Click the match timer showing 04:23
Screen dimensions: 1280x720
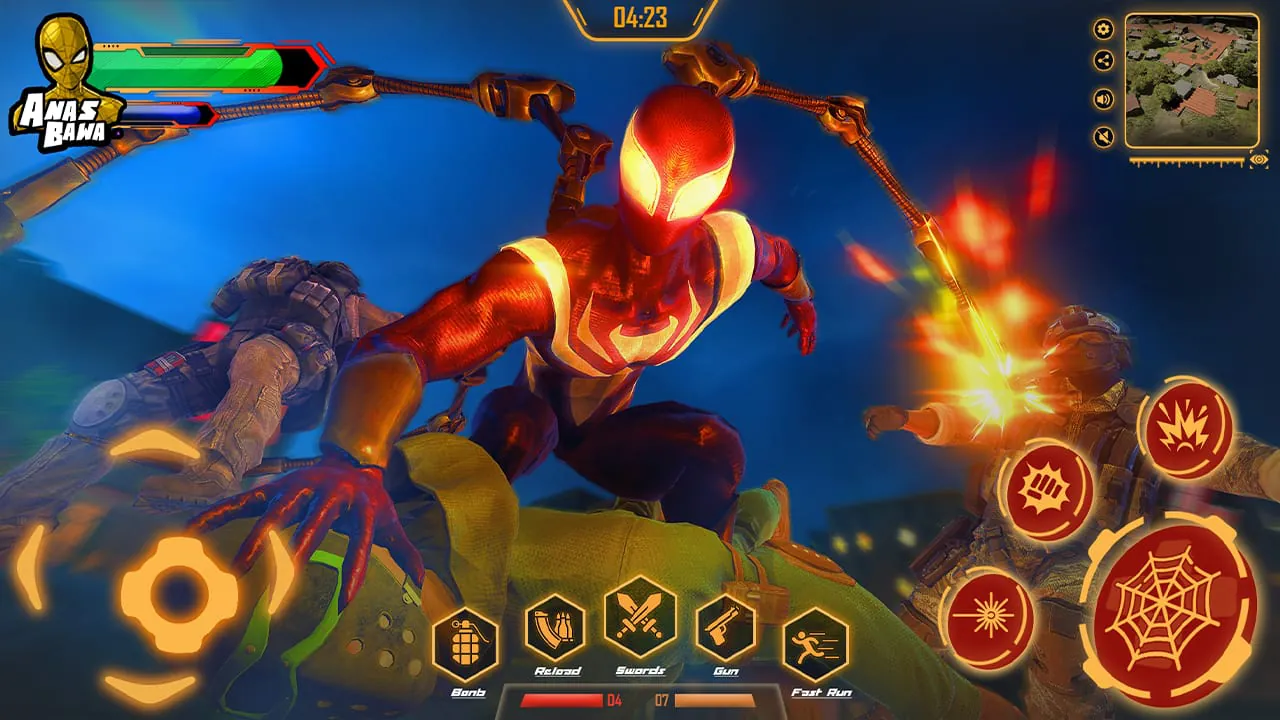click(x=640, y=17)
